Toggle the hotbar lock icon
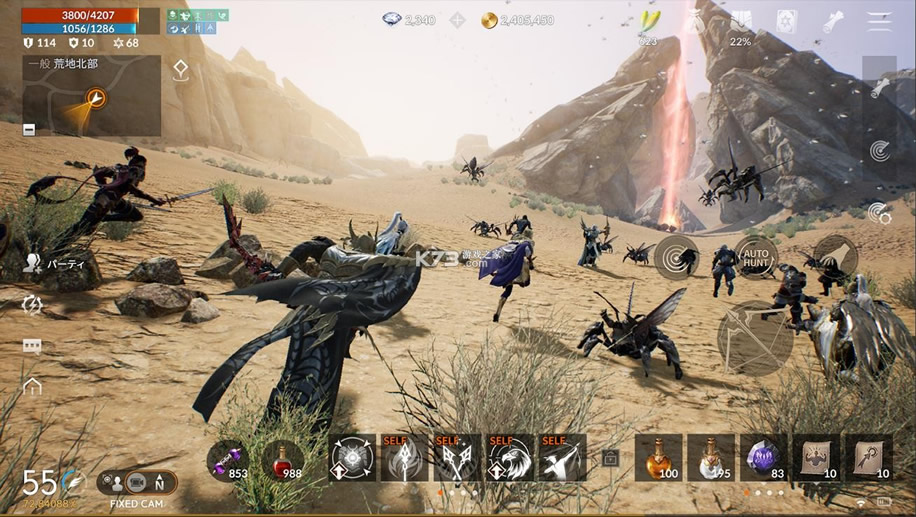The image size is (916, 517). tap(610, 459)
